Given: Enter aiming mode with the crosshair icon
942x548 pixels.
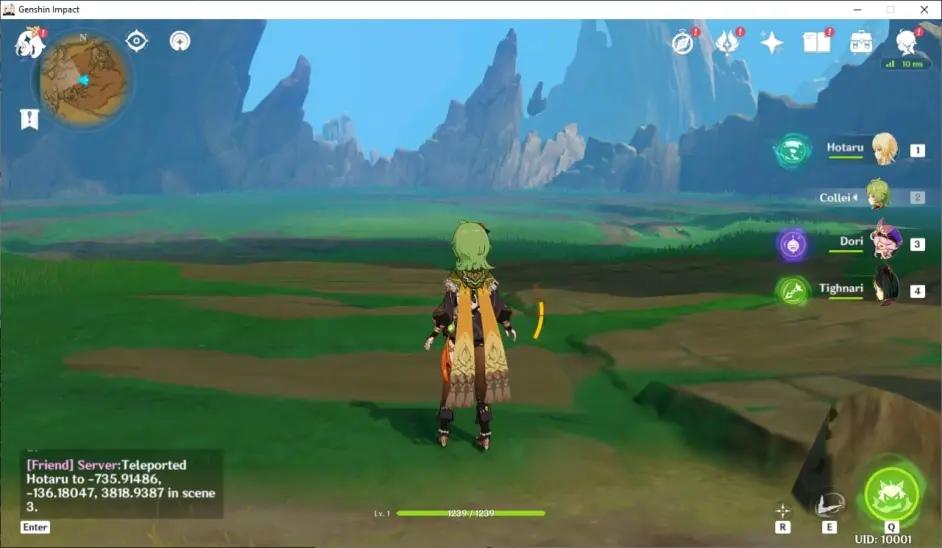Looking at the screenshot, I should point(782,510).
